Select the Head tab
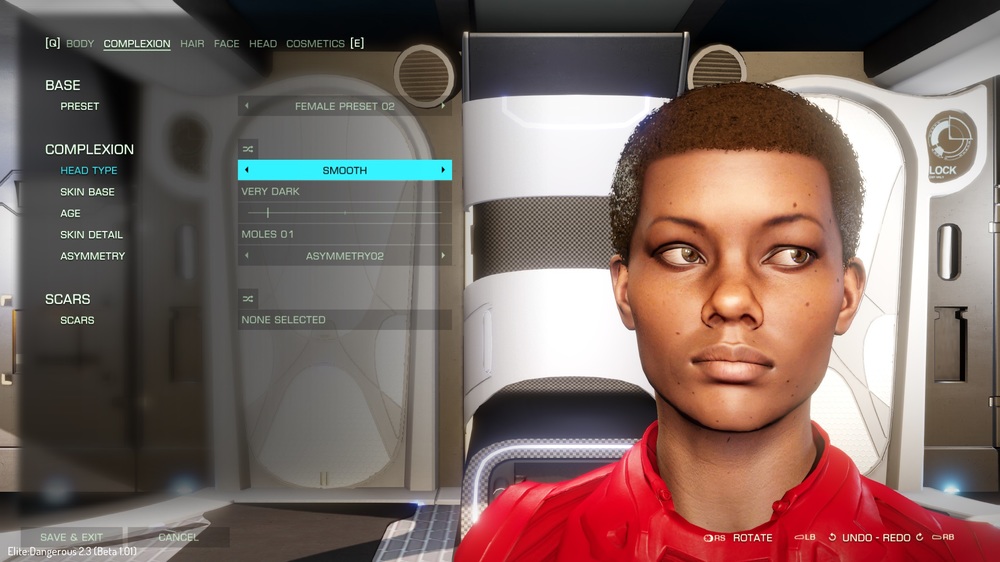Screen dimensions: 1000x562 pos(263,44)
